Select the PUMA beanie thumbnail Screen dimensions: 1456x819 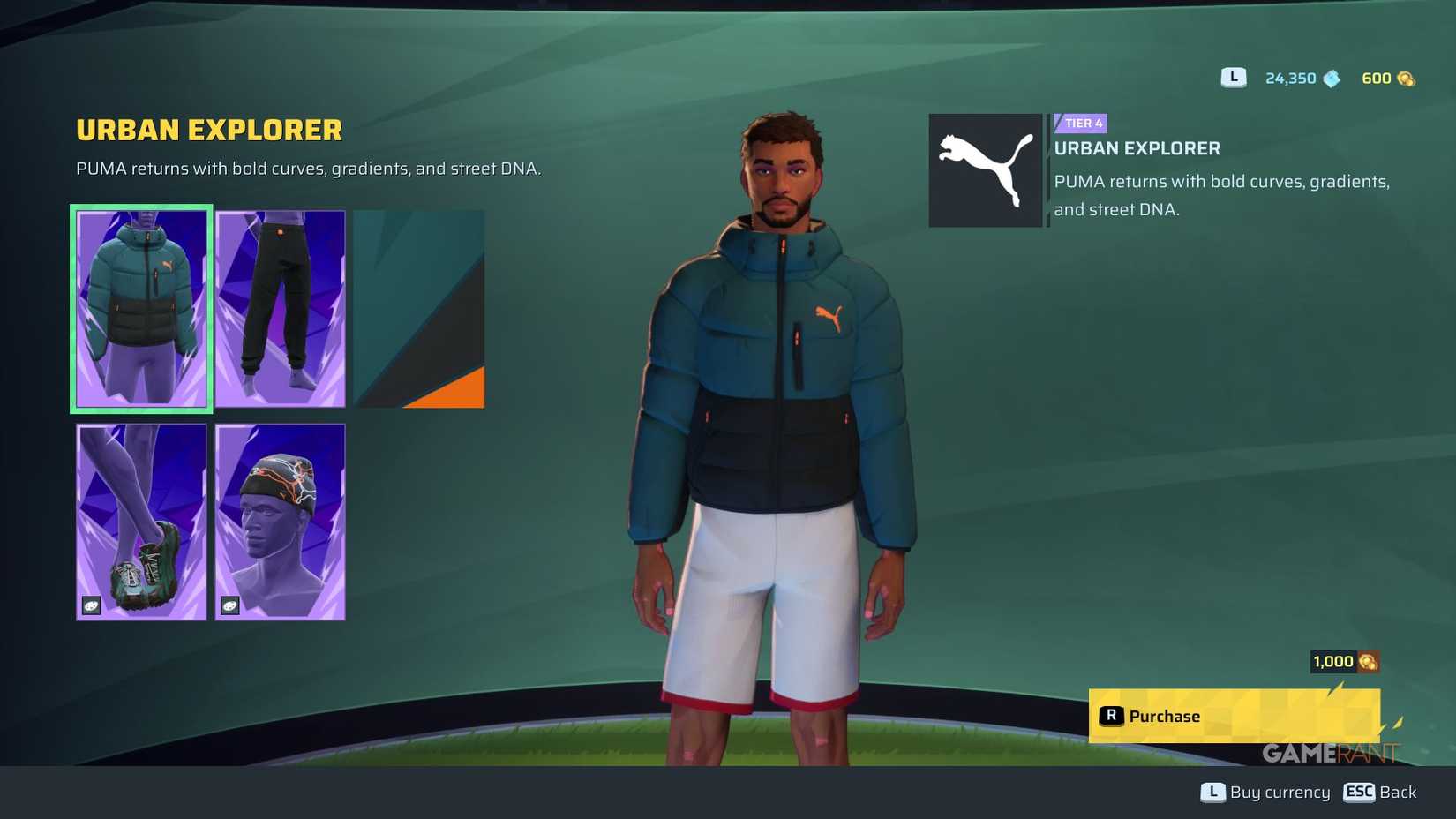280,521
